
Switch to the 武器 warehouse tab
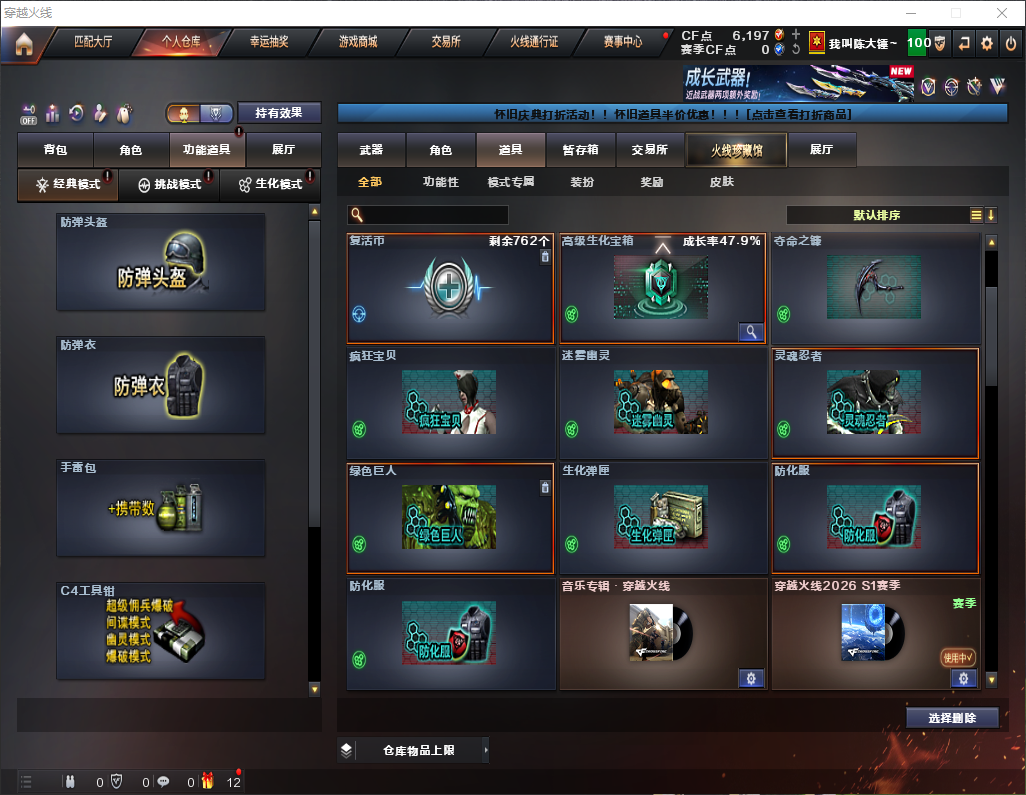coord(371,150)
